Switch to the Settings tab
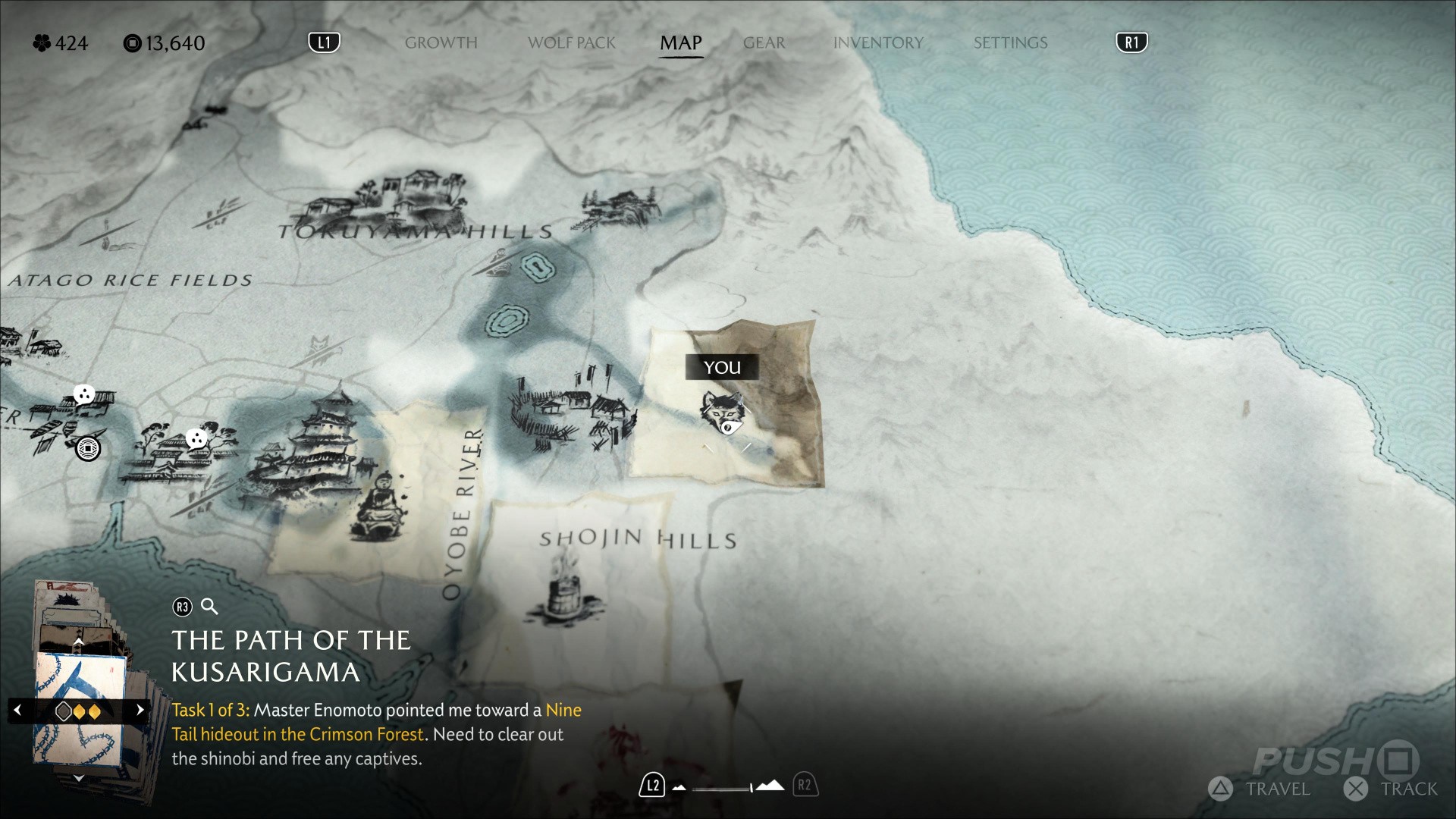 pyautogui.click(x=1010, y=42)
